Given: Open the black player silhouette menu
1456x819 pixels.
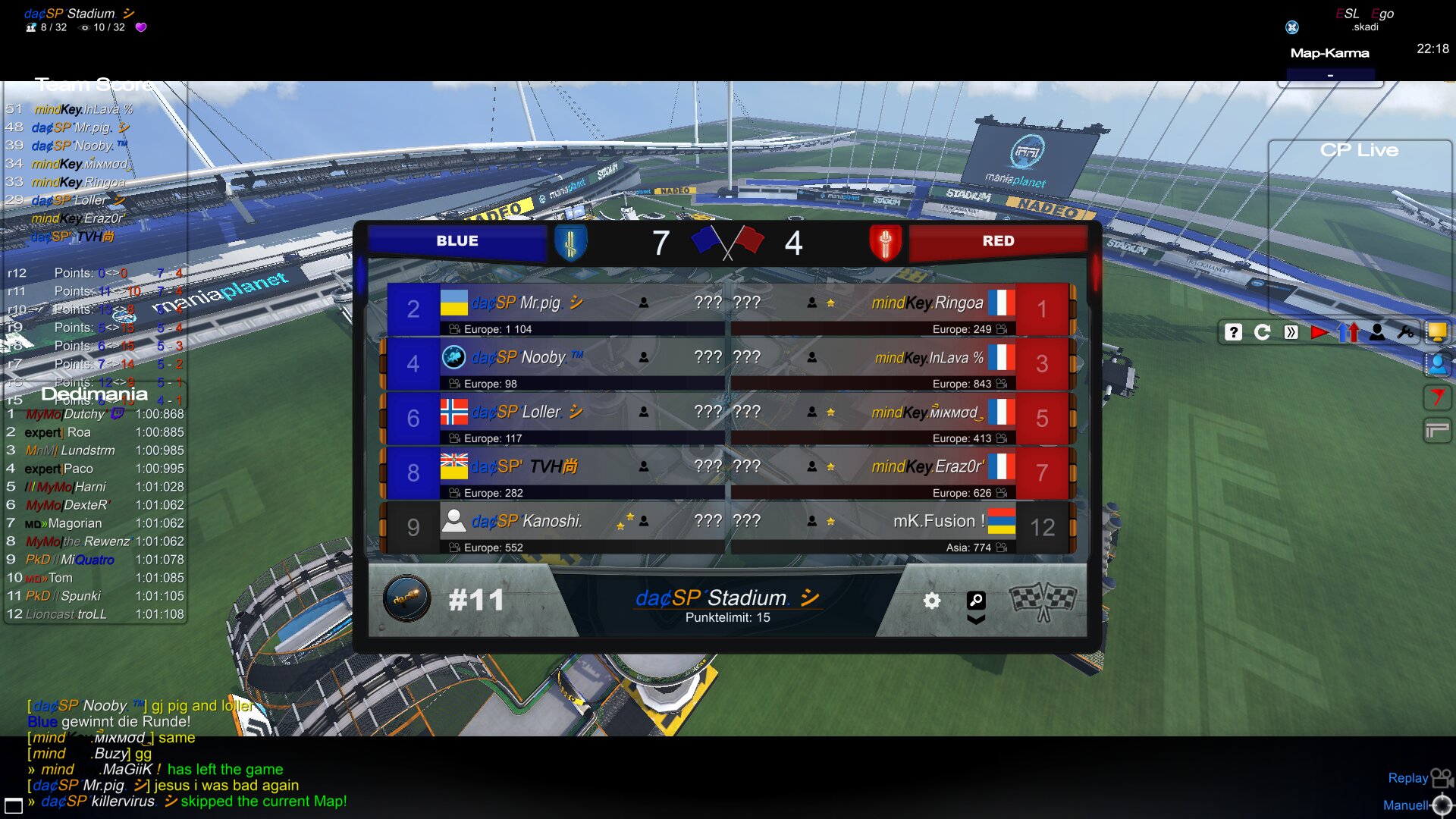Looking at the screenshot, I should point(1377,332).
